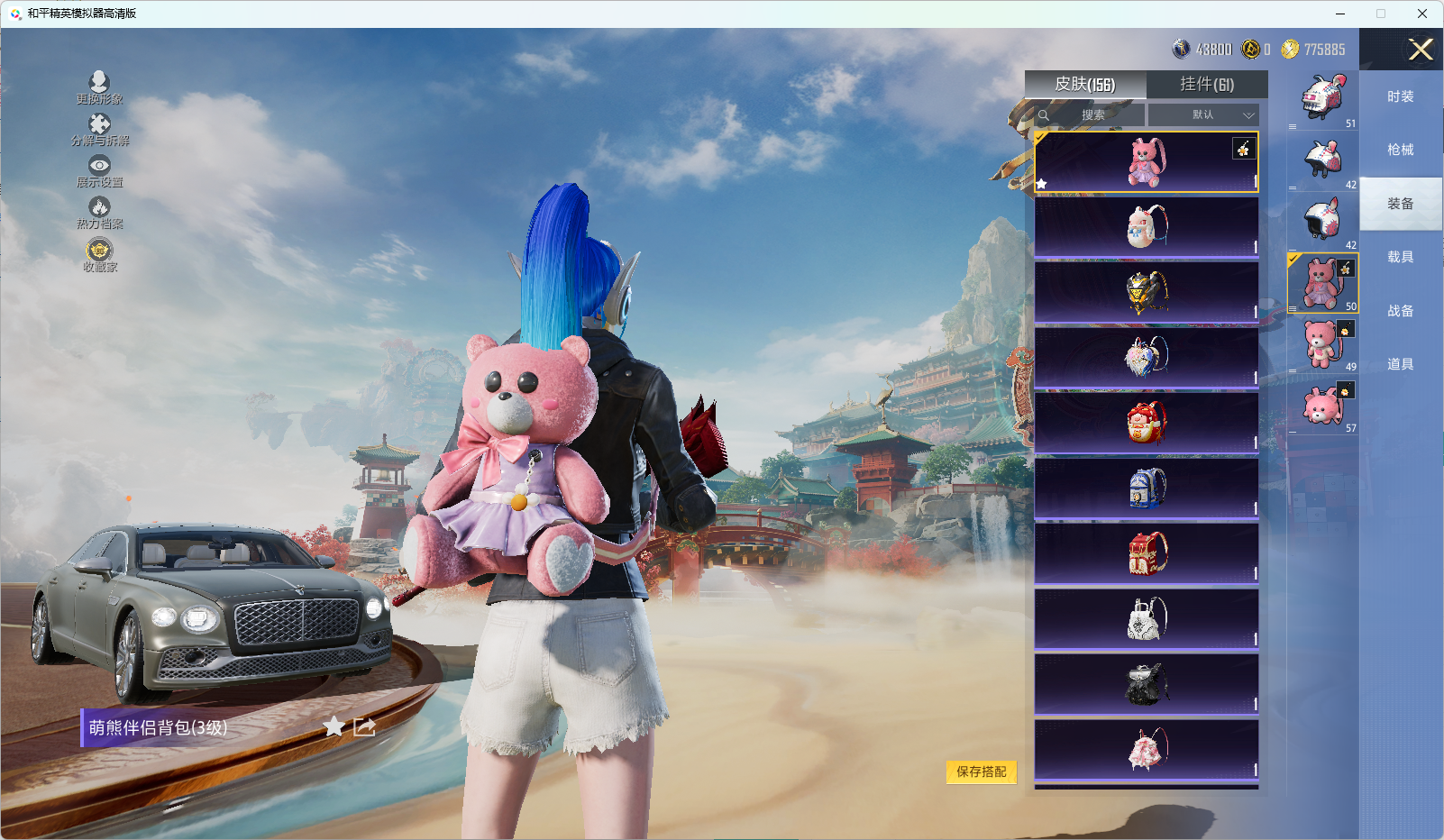Open the 枪械 category
This screenshot has width=1444, height=840.
pos(1400,150)
